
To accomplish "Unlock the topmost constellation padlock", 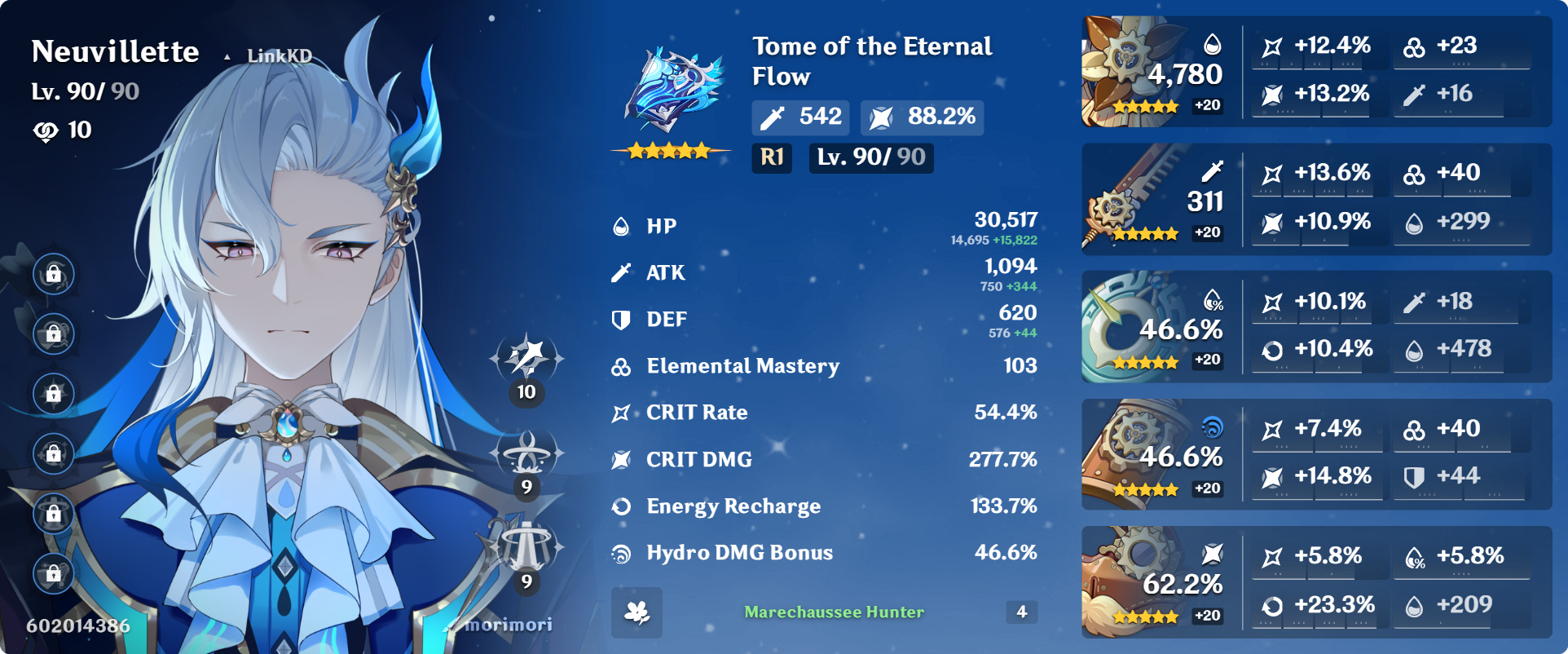I will click(52, 275).
